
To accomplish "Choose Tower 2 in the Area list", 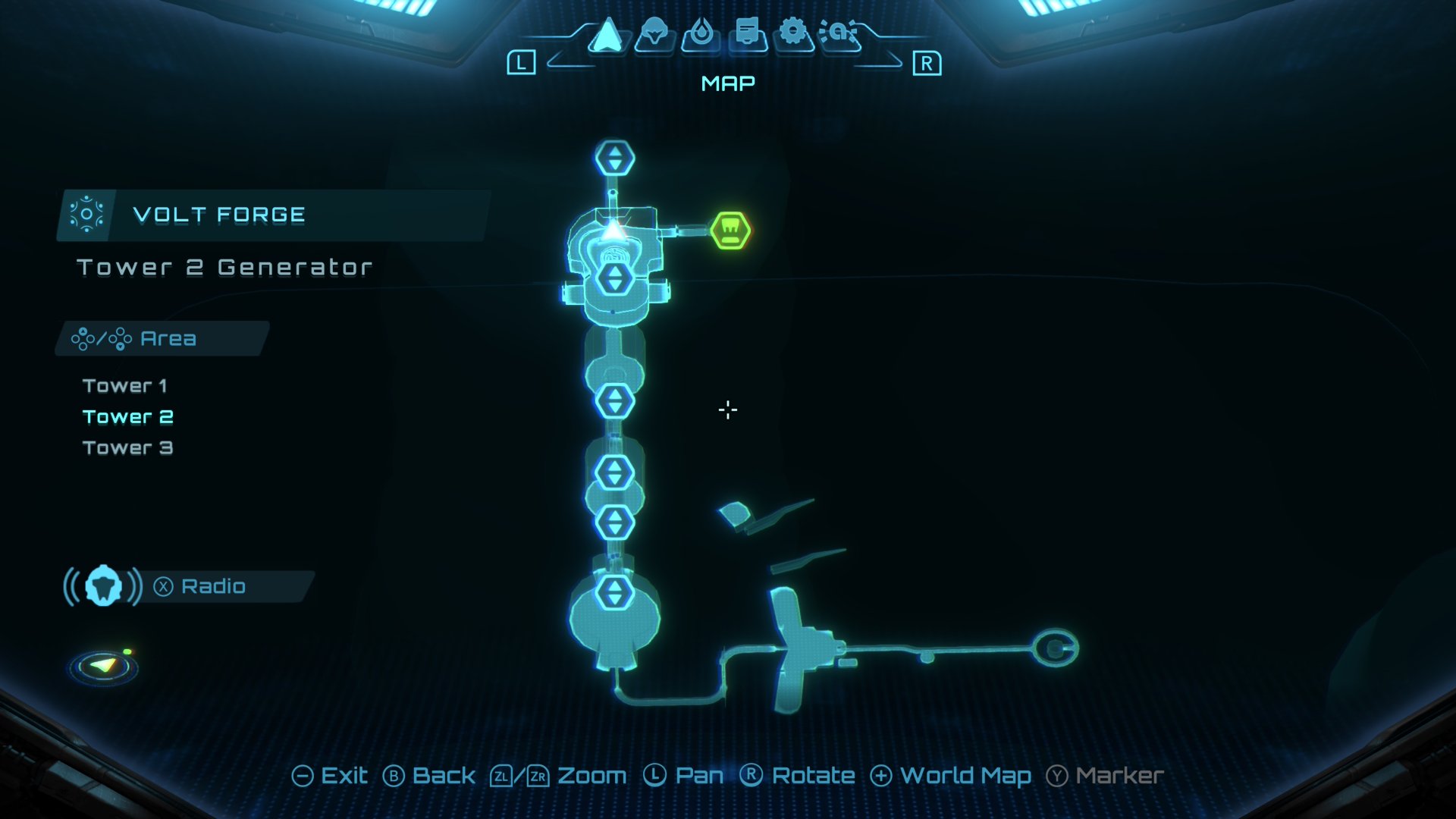I will [128, 417].
